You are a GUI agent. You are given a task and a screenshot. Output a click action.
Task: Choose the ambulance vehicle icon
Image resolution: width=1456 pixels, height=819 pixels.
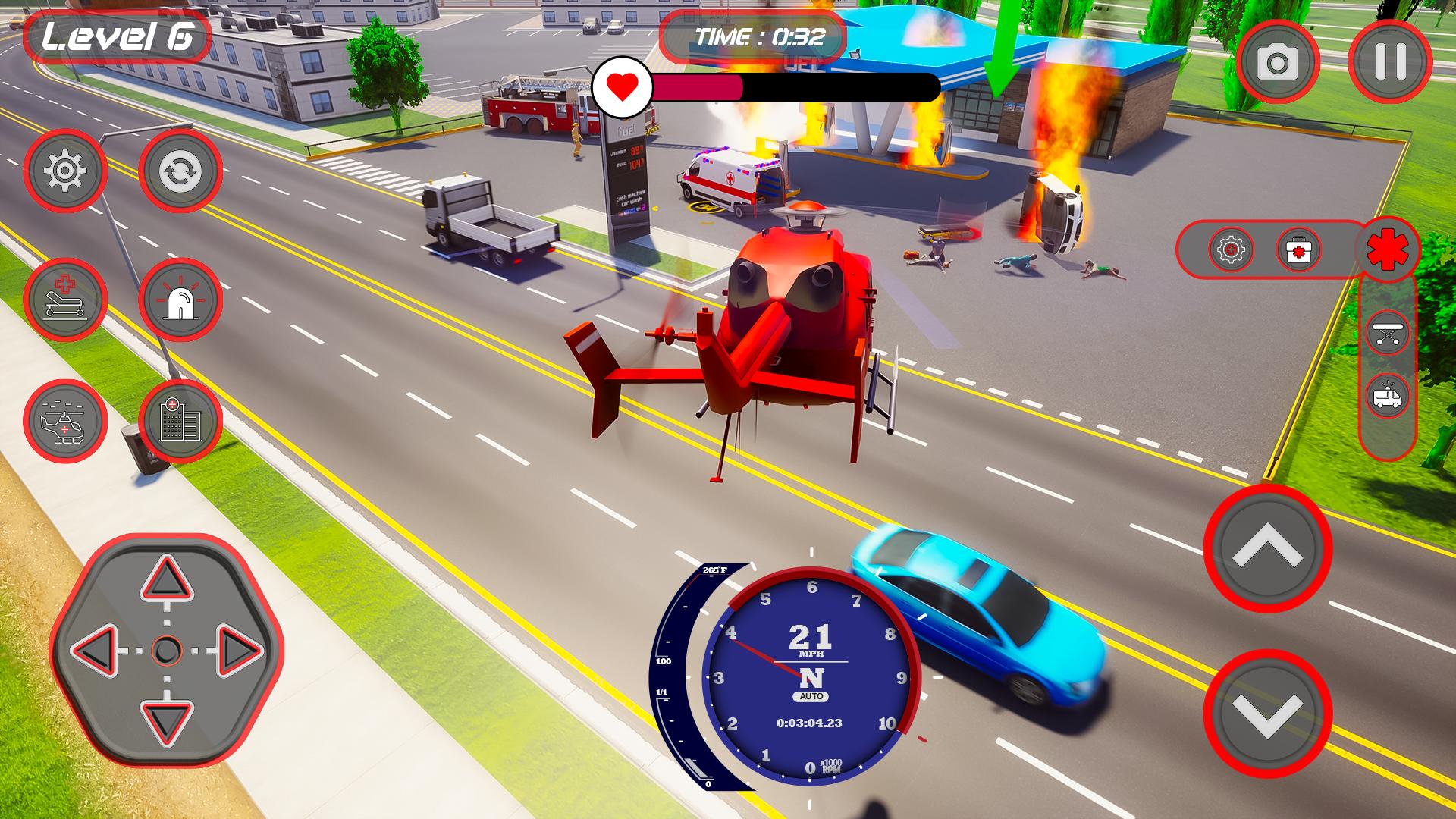coord(1387,397)
